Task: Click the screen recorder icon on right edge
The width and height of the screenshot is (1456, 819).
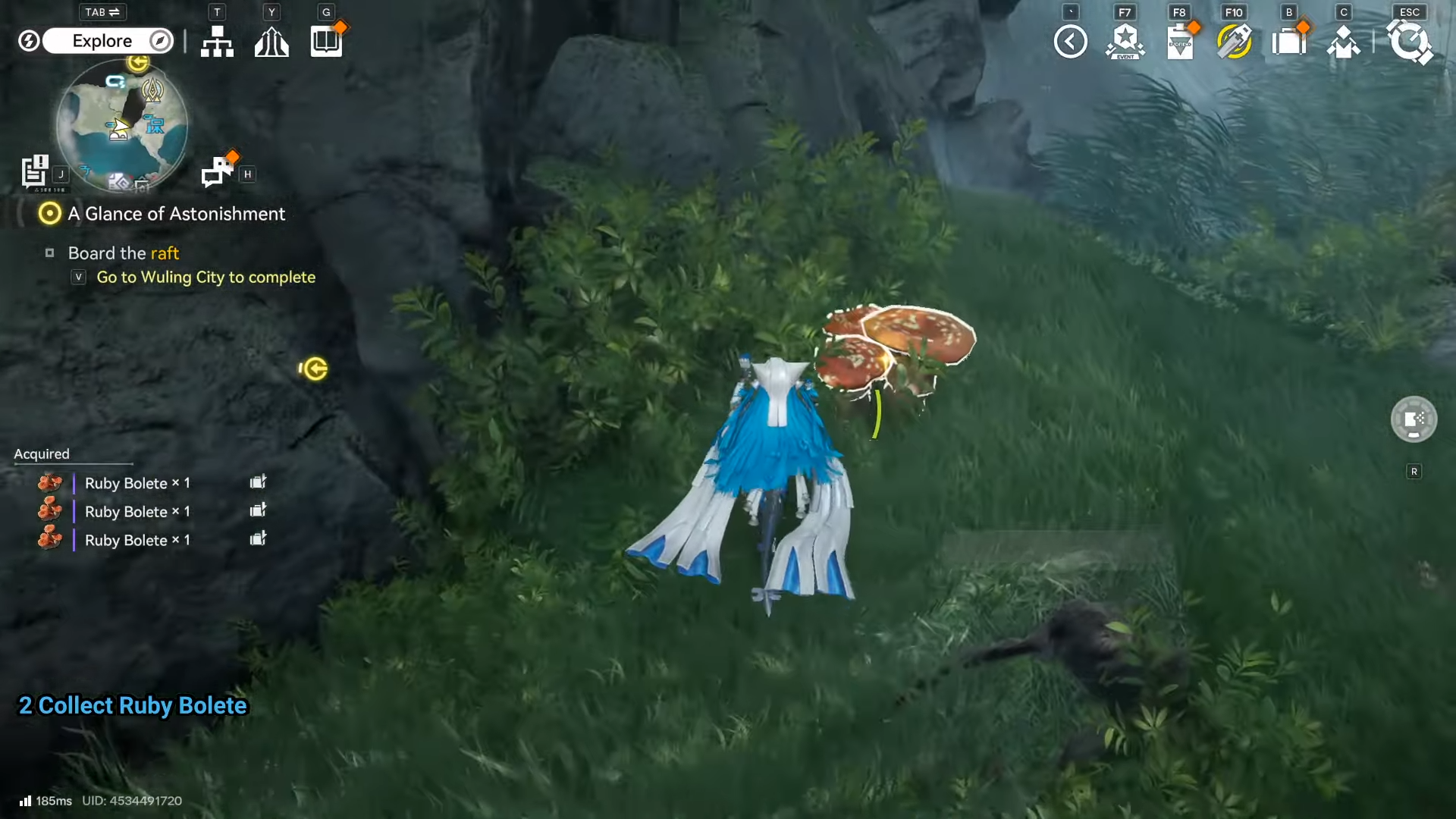Action: pos(1414,419)
